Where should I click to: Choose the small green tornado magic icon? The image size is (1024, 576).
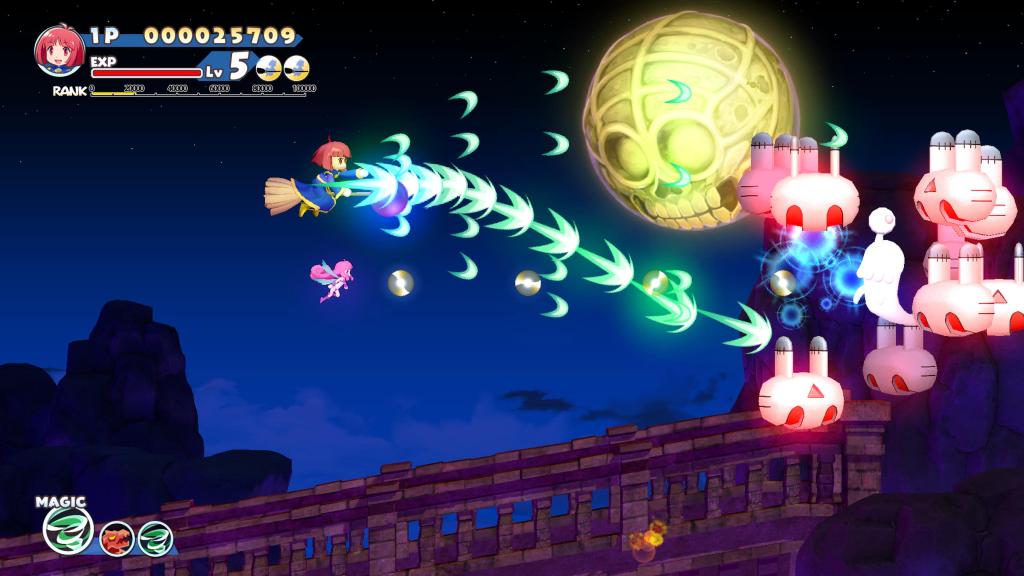(155, 539)
